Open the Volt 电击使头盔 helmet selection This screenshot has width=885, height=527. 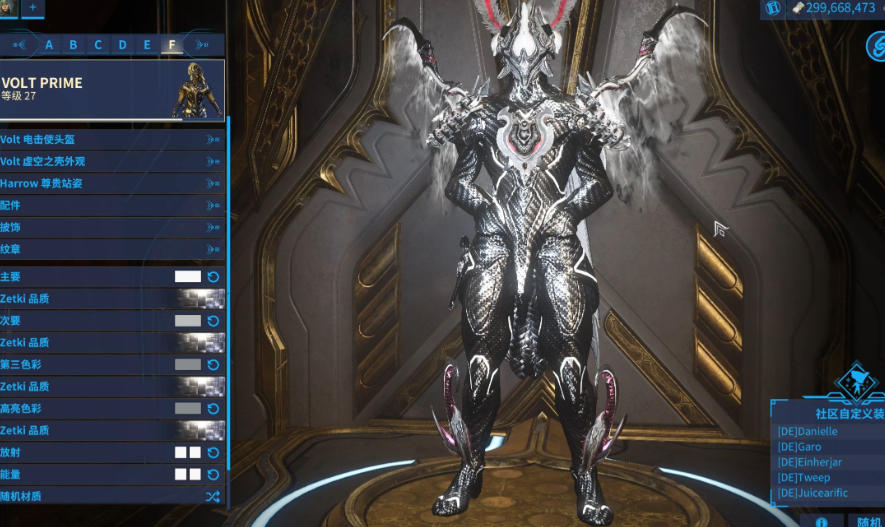[112, 140]
